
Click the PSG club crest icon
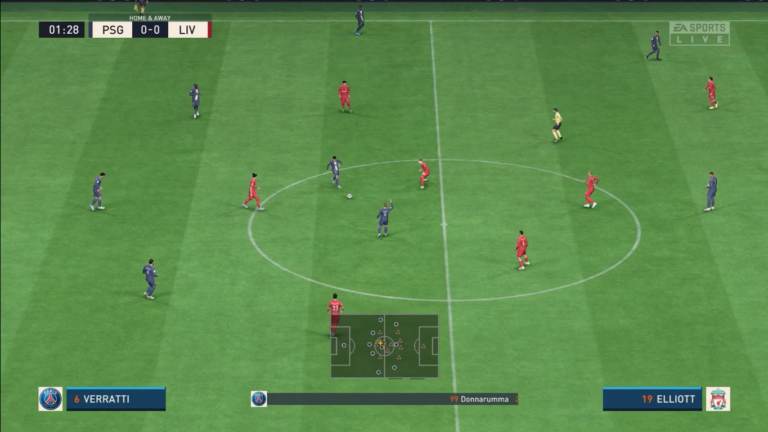click(50, 399)
